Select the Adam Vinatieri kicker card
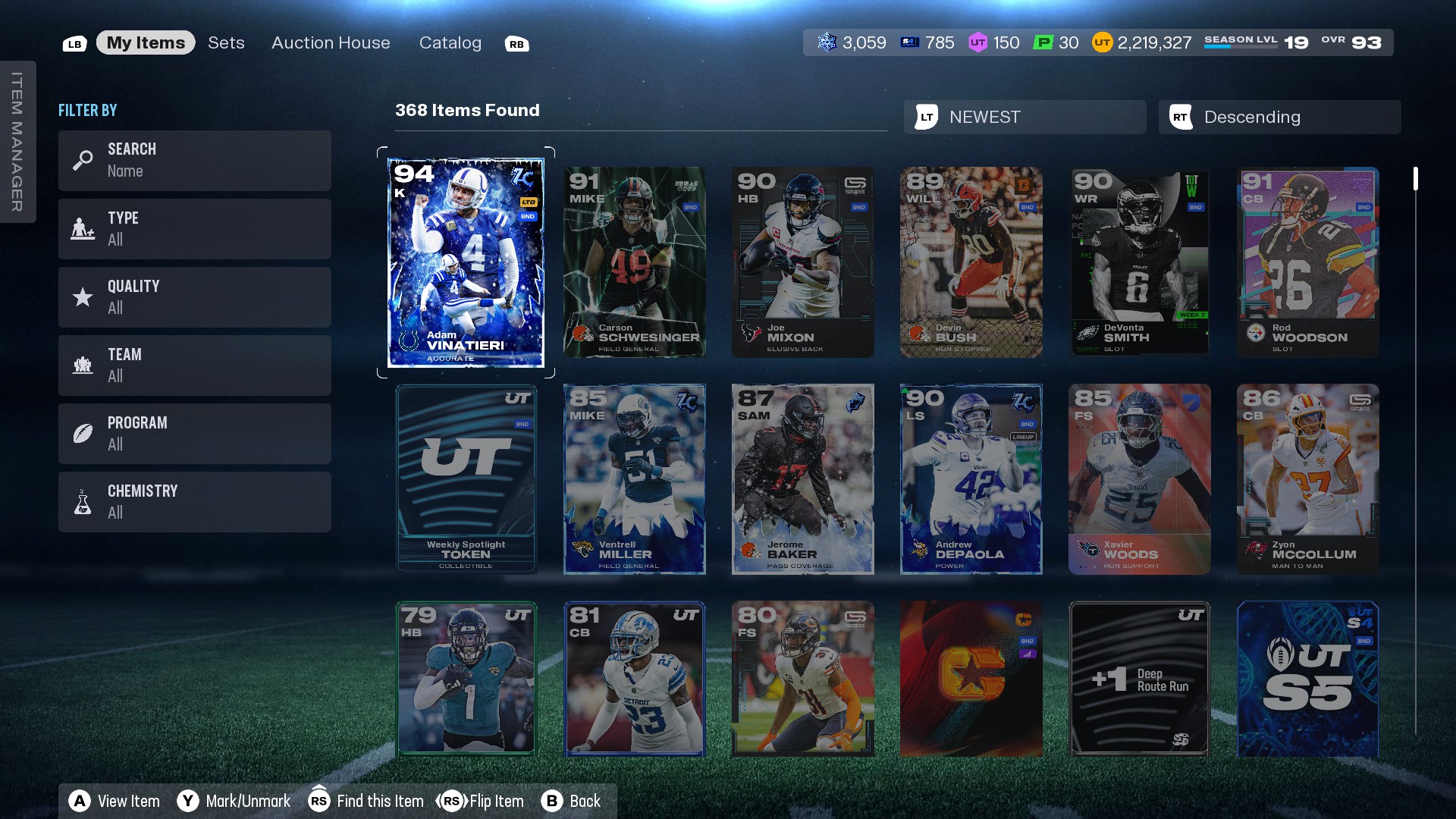1456x819 pixels. pyautogui.click(x=466, y=262)
